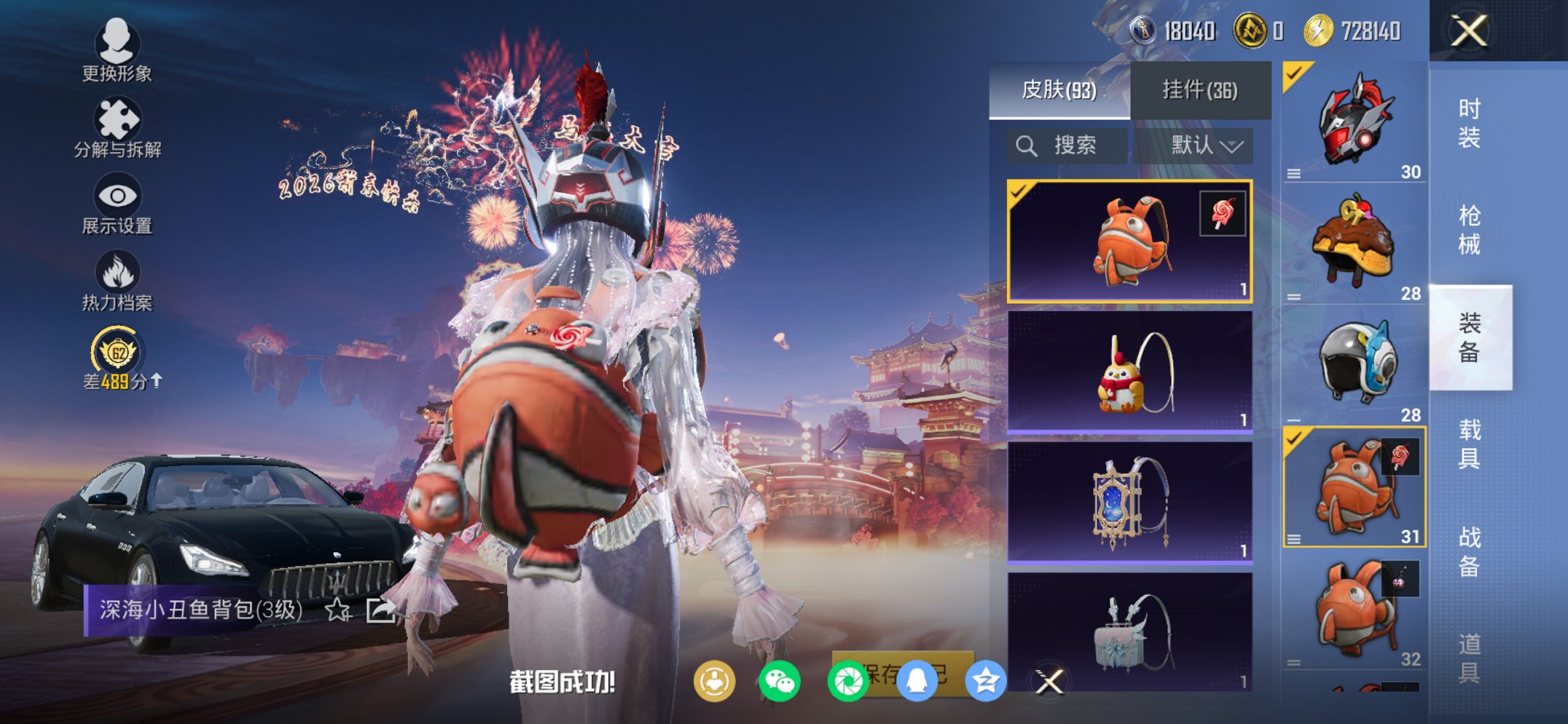Open the 默认 sort dropdown

pyautogui.click(x=1209, y=144)
